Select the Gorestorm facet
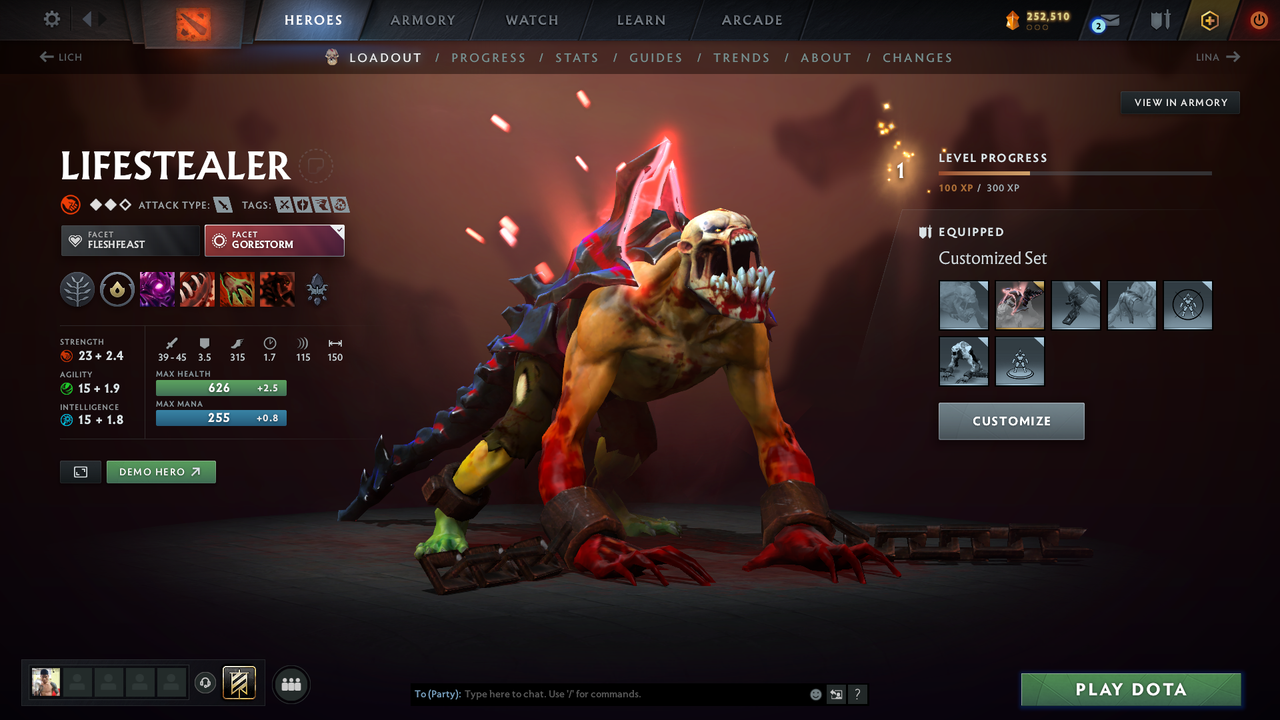Viewport: 1280px width, 720px height. point(274,240)
